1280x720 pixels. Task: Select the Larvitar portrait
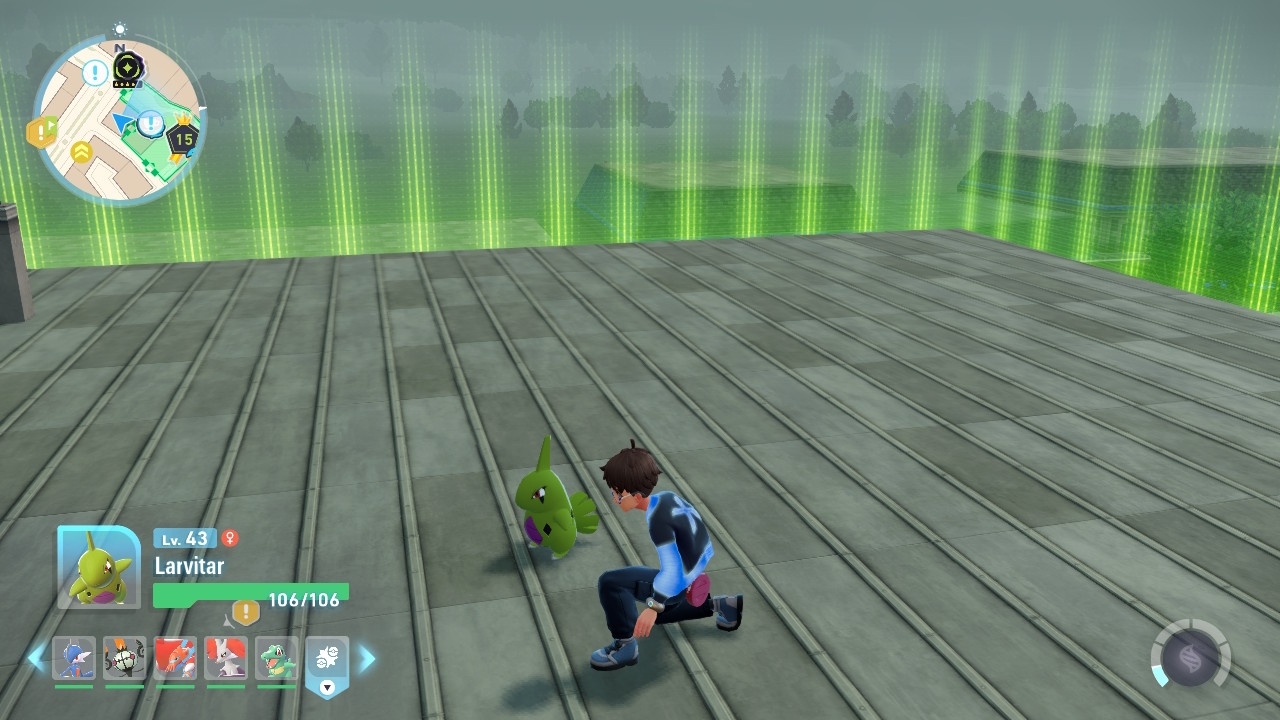click(x=99, y=567)
